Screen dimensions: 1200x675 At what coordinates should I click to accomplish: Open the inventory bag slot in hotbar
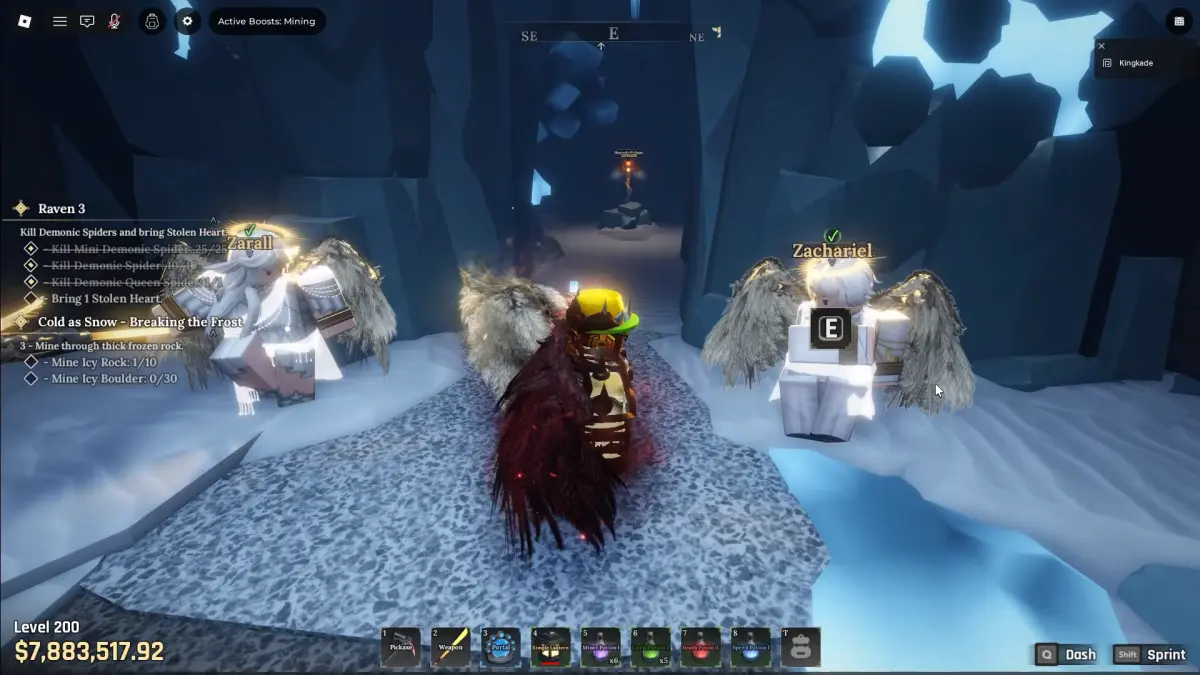pyautogui.click(x=801, y=647)
